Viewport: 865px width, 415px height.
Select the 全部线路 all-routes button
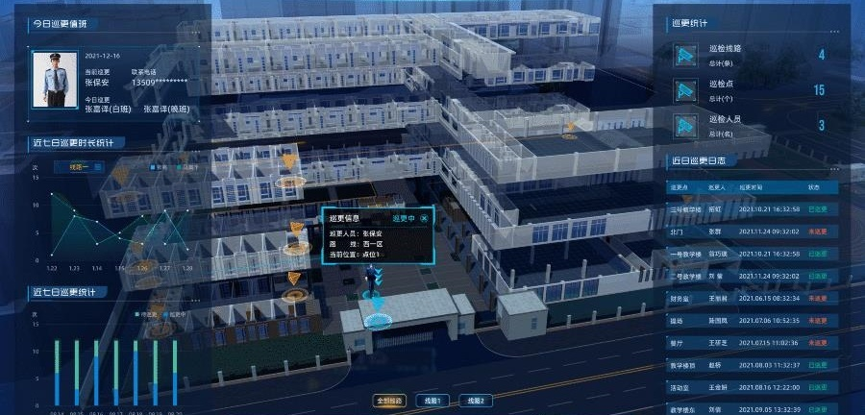pyautogui.click(x=389, y=401)
